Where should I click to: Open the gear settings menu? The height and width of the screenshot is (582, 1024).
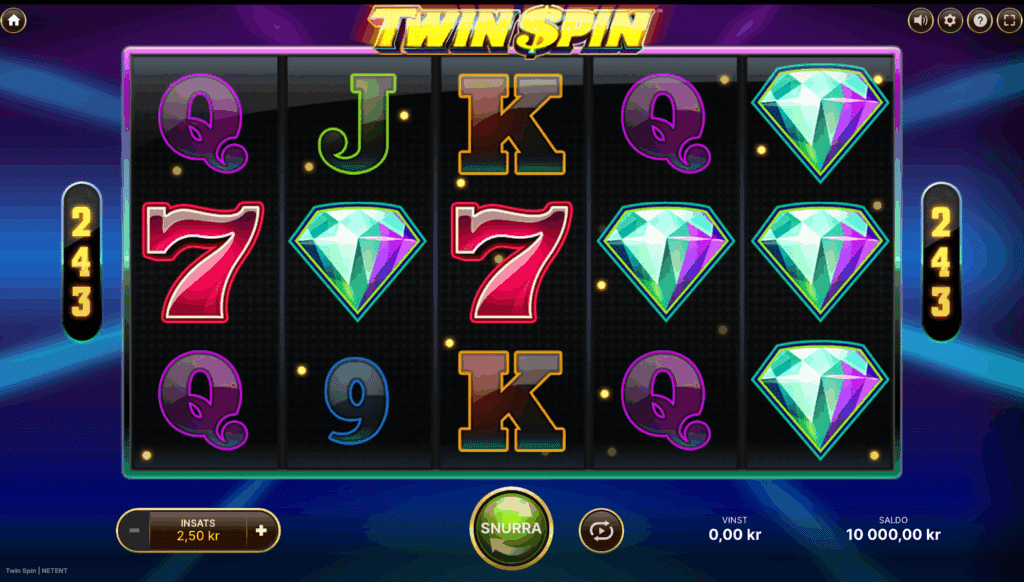click(x=950, y=20)
